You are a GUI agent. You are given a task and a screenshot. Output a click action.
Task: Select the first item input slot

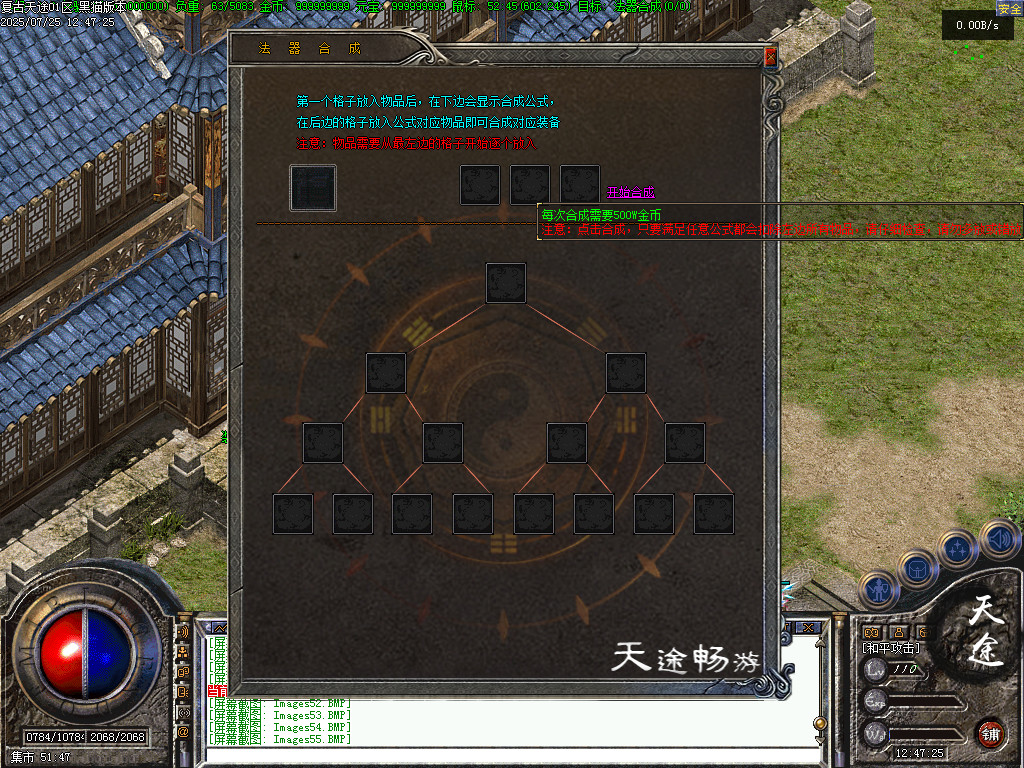pos(313,188)
